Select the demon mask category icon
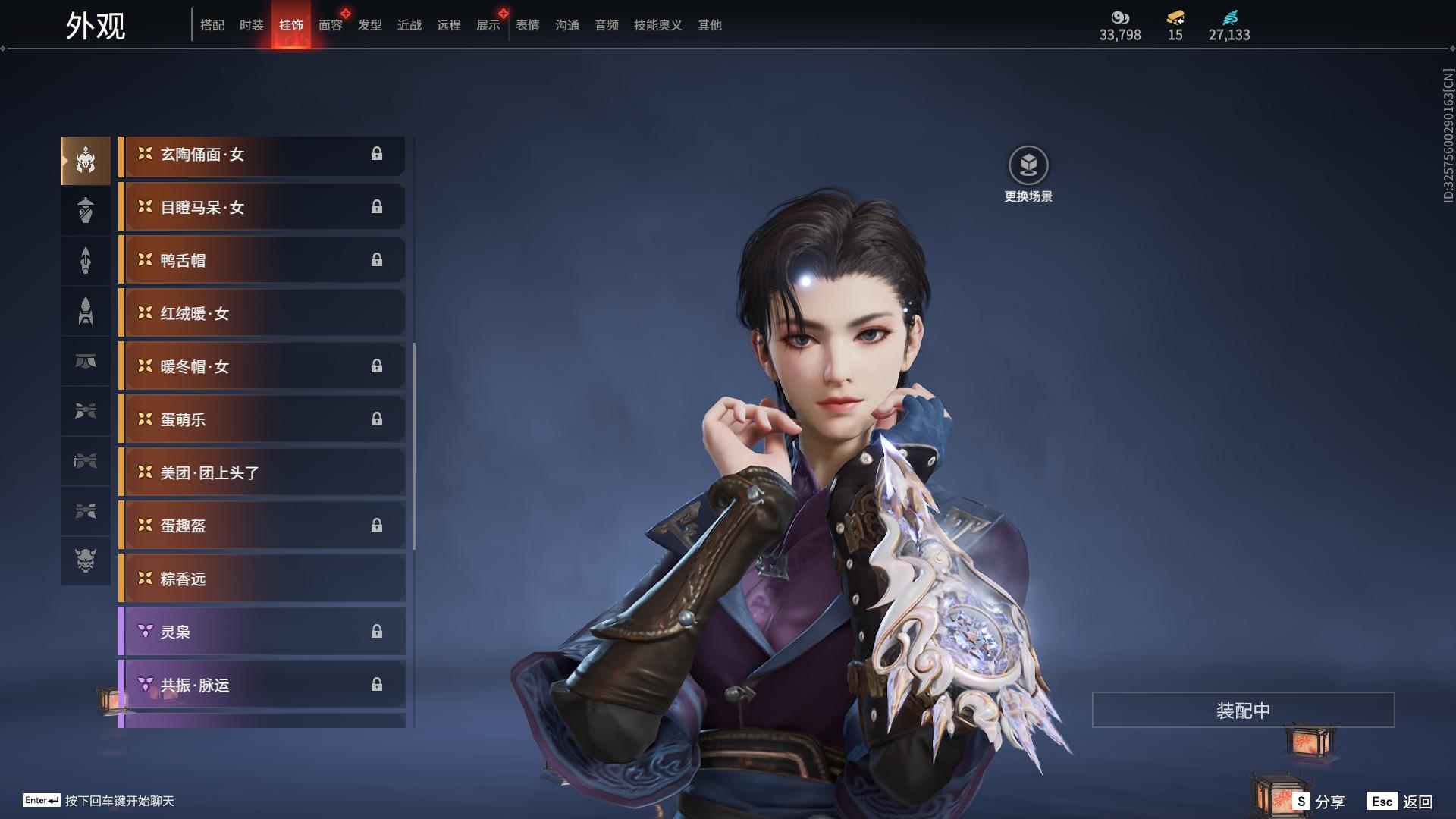Screen dimensions: 1456x819 click(x=86, y=560)
